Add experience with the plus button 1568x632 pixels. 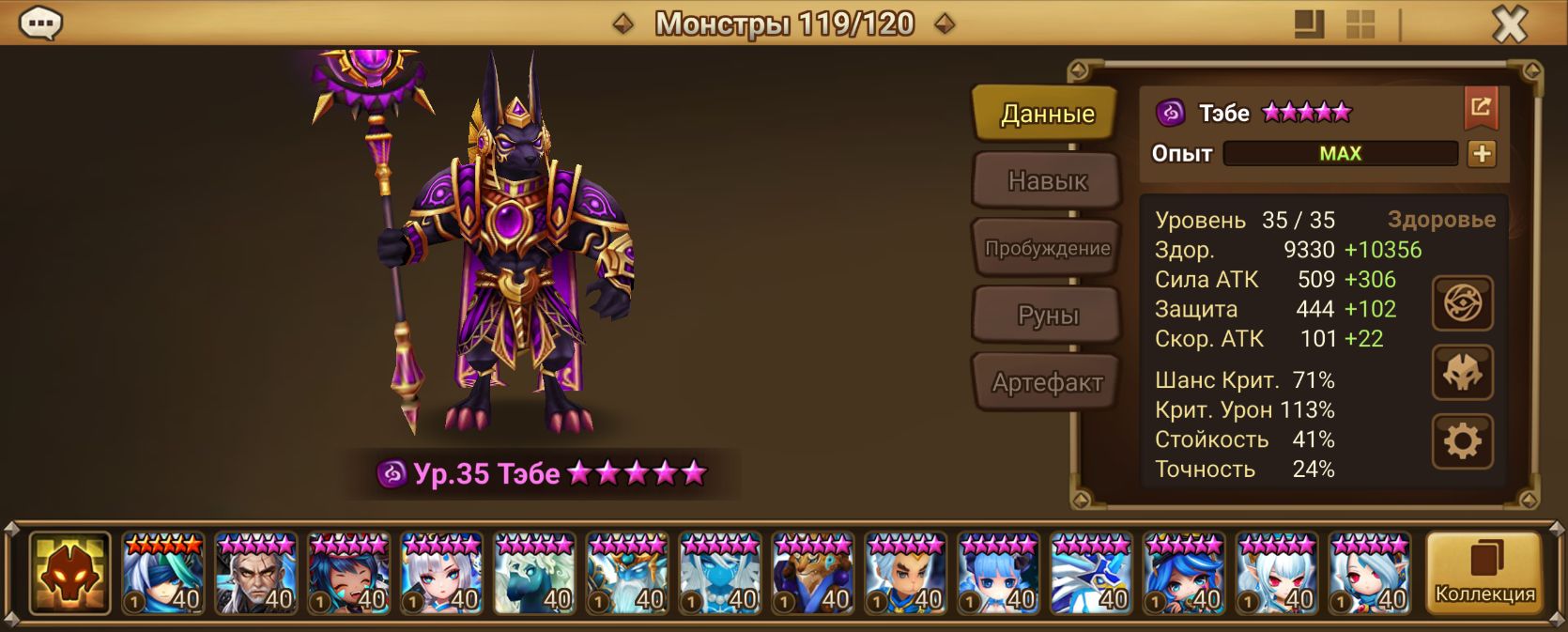1482,154
